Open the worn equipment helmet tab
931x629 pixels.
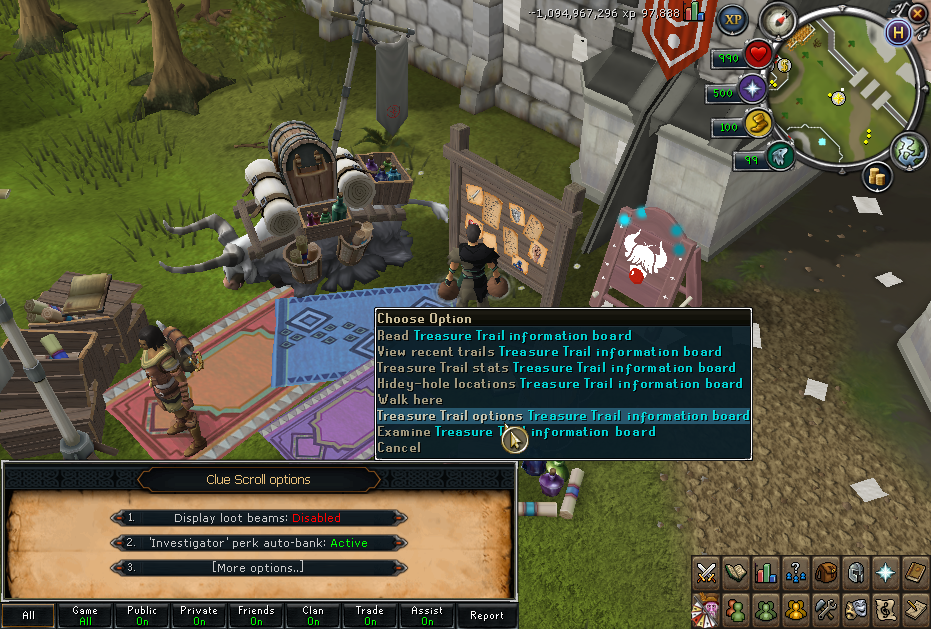pos(856,572)
